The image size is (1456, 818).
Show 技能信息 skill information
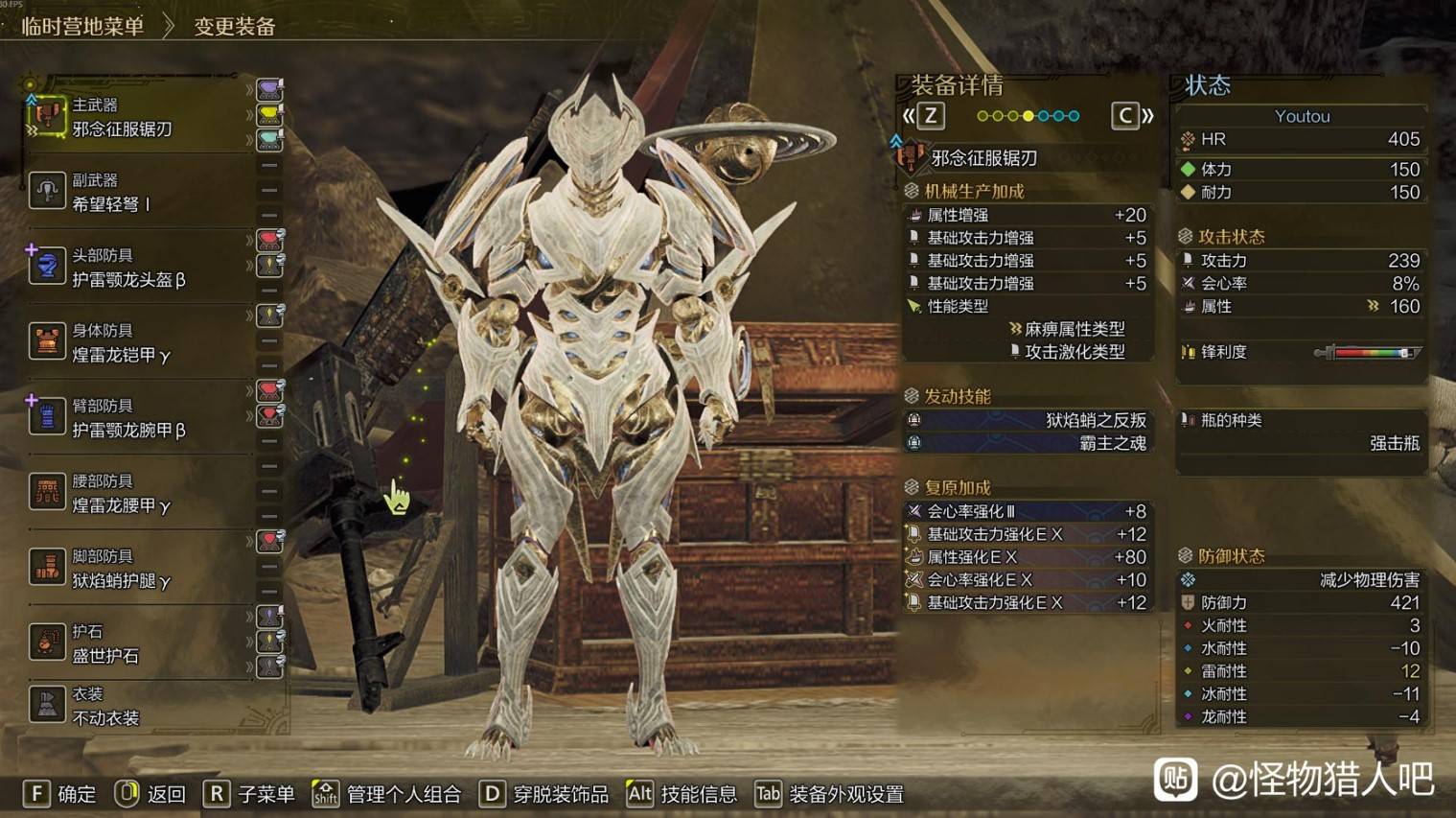point(682,794)
